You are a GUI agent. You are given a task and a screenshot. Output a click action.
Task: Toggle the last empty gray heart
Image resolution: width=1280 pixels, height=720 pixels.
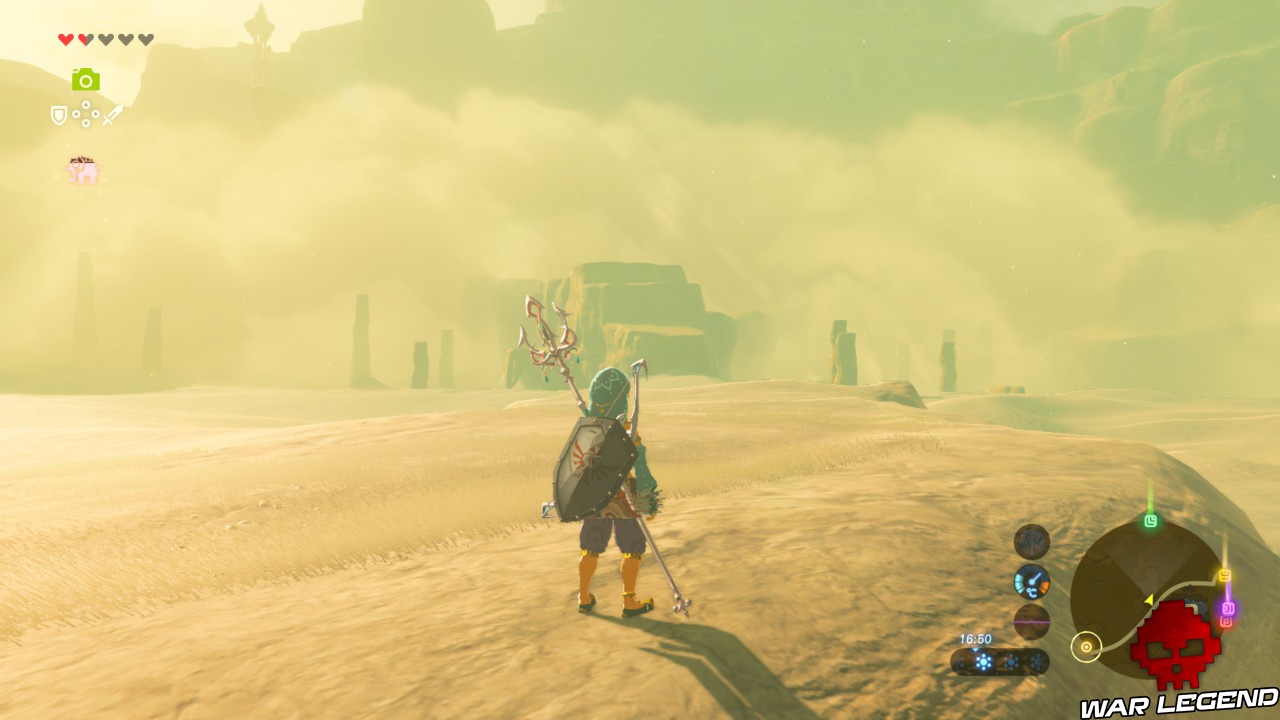146,39
